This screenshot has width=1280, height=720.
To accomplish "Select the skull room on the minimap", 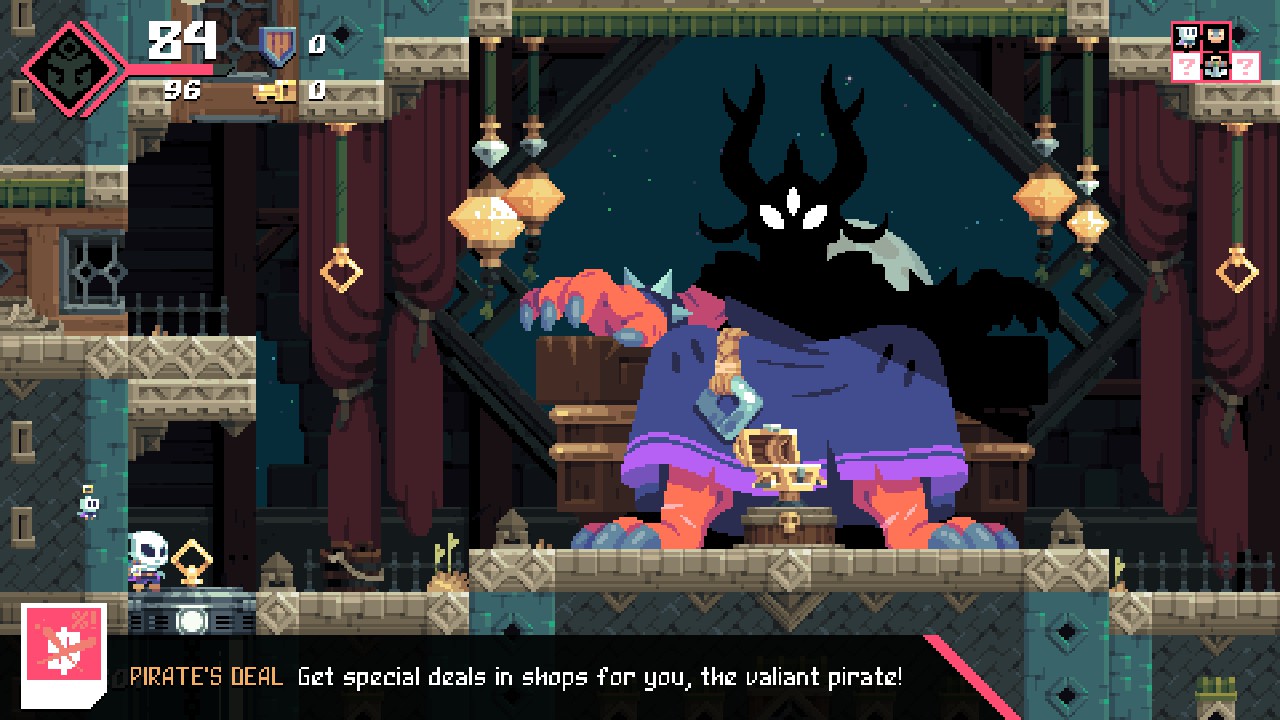I will [x=1187, y=37].
